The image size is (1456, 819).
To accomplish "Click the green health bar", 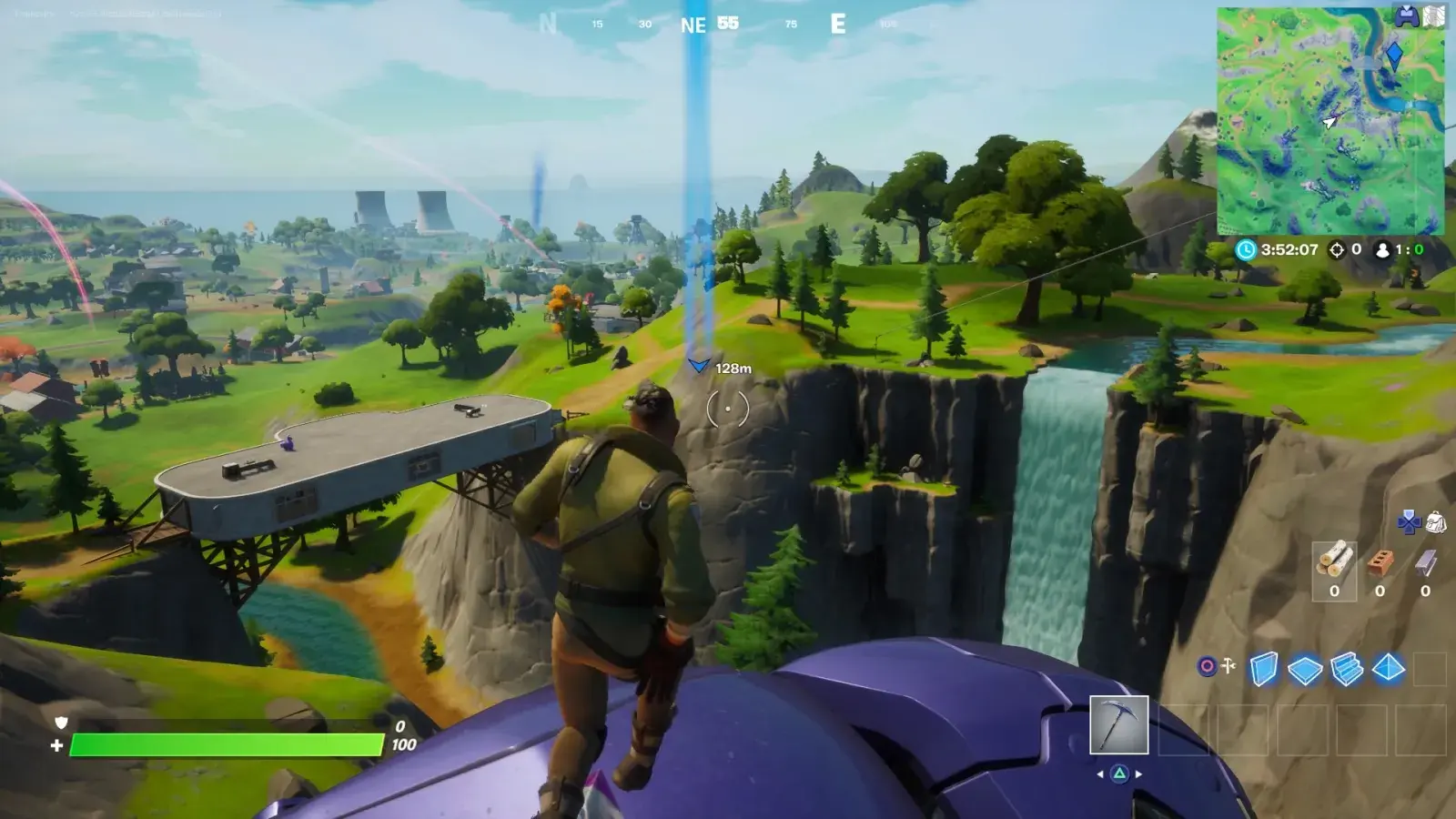I will pyautogui.click(x=227, y=743).
